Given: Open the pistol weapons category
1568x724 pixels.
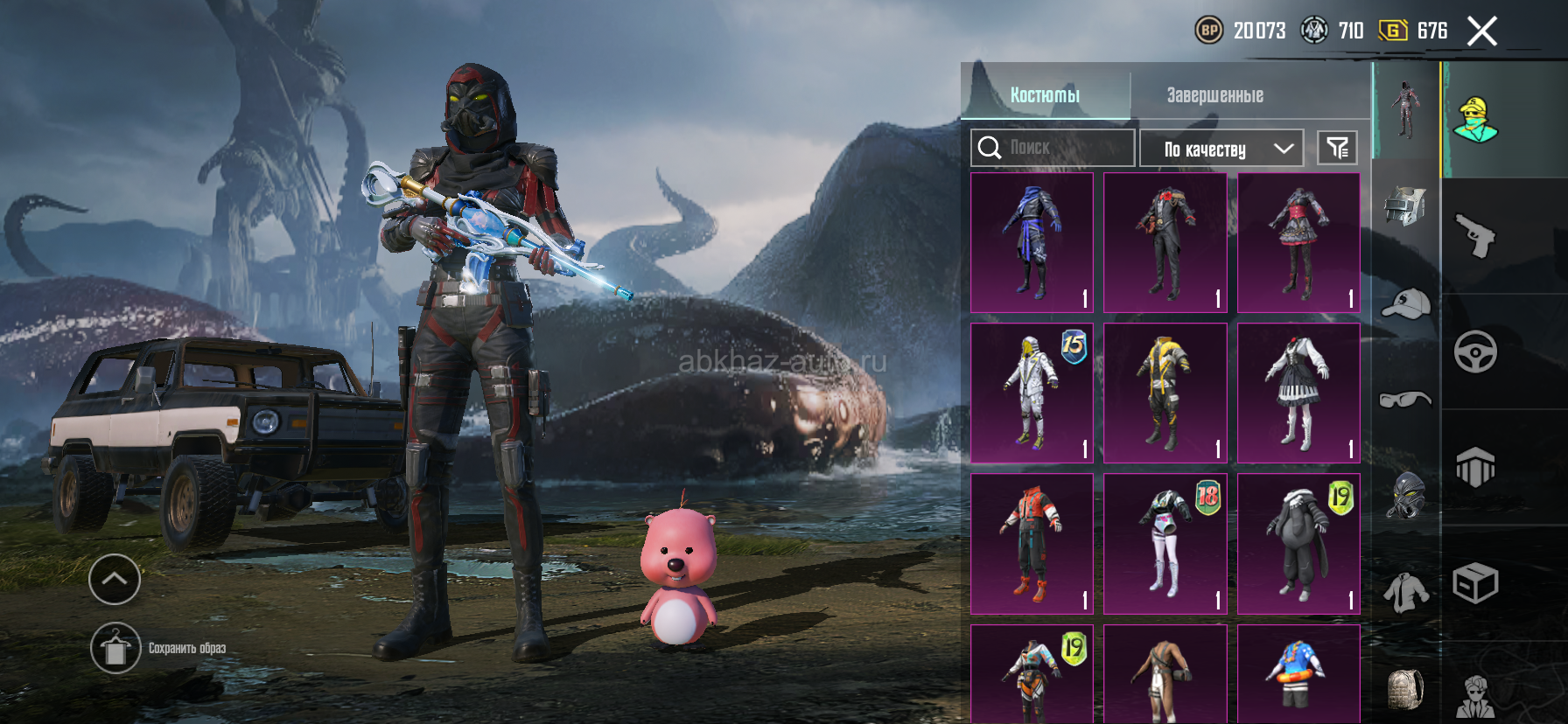Looking at the screenshot, I should pos(1475,236).
